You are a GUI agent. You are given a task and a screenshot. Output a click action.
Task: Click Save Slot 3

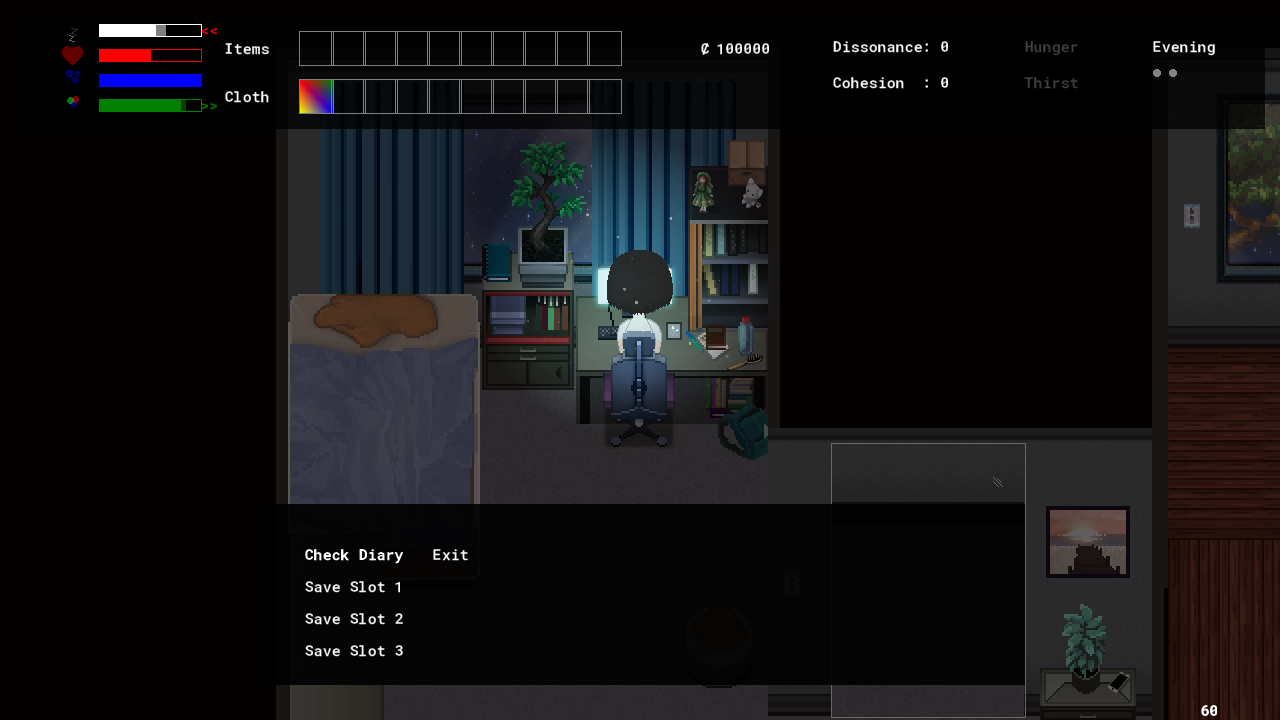[x=354, y=651]
